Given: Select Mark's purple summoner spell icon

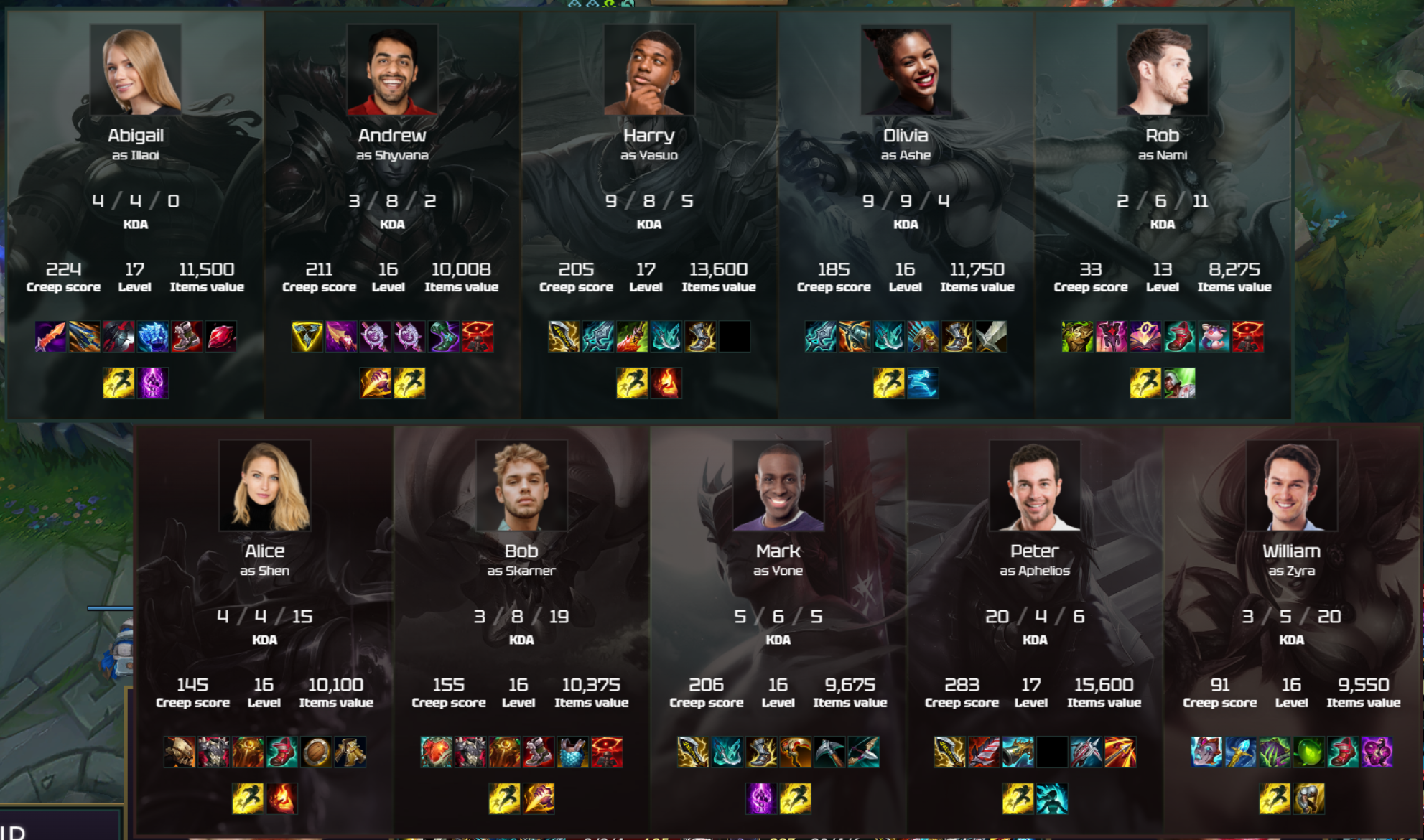Looking at the screenshot, I should 760,799.
